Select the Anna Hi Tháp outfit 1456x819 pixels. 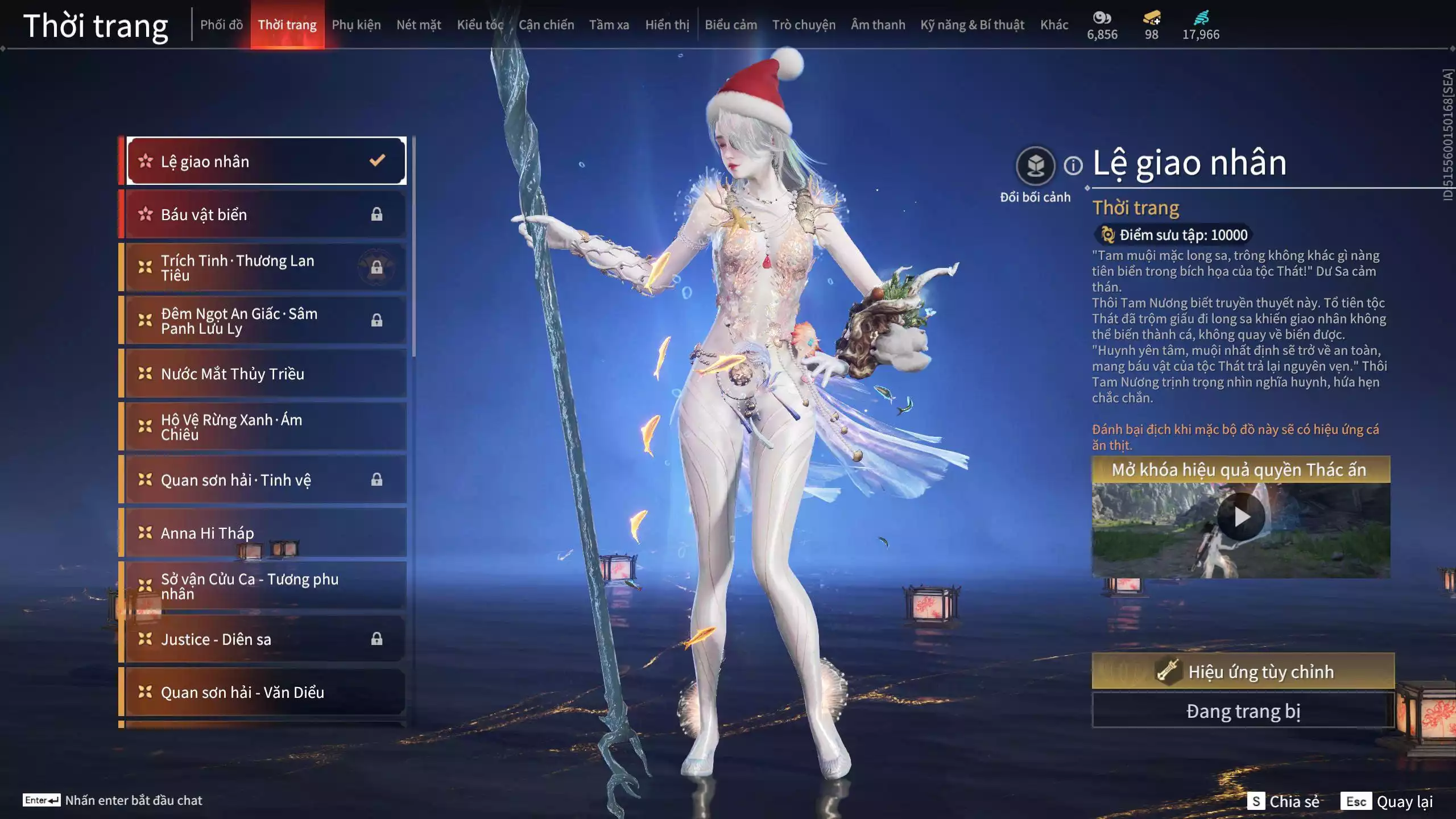click(x=265, y=533)
